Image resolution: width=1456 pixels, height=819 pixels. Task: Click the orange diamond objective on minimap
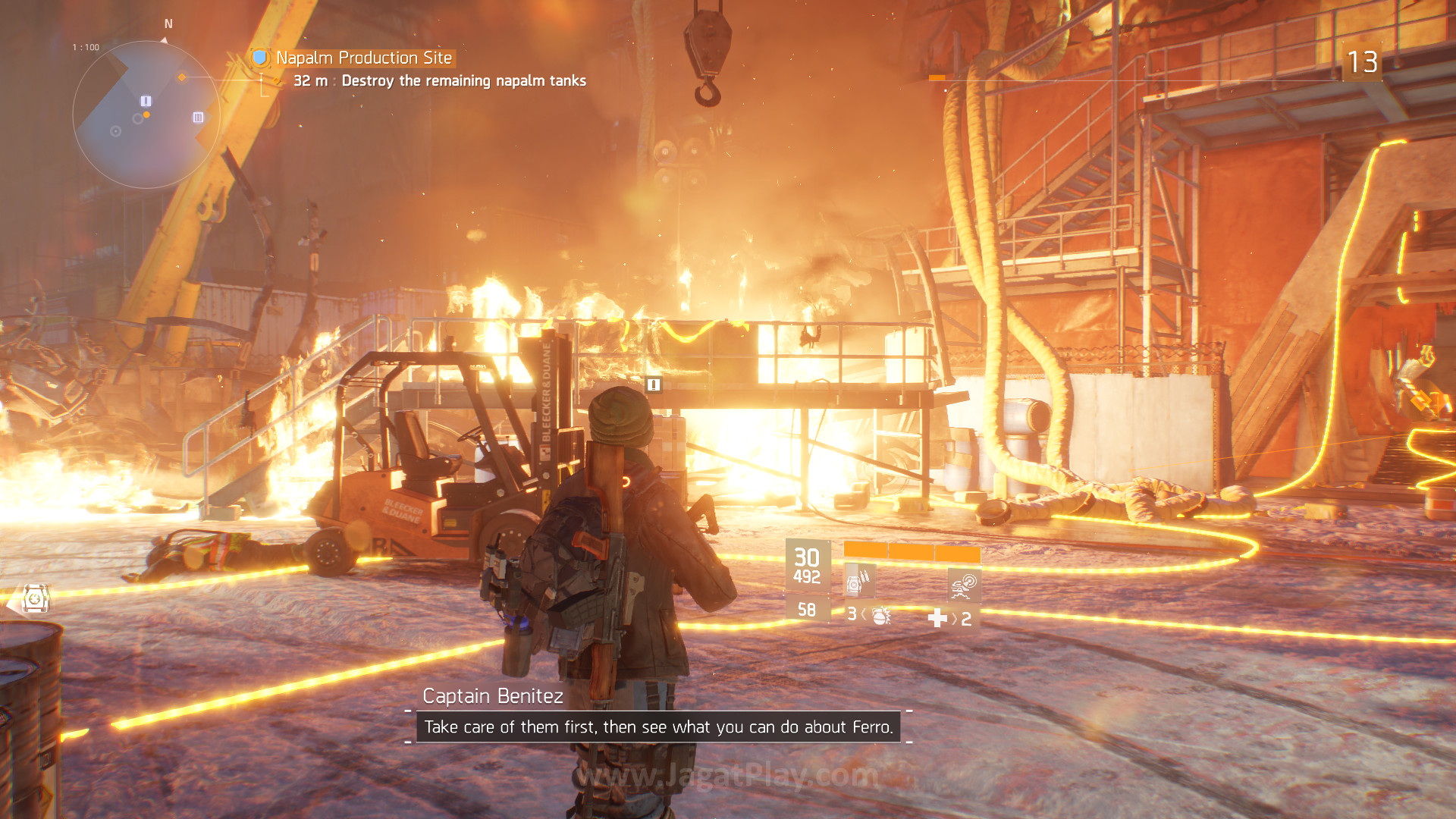182,77
